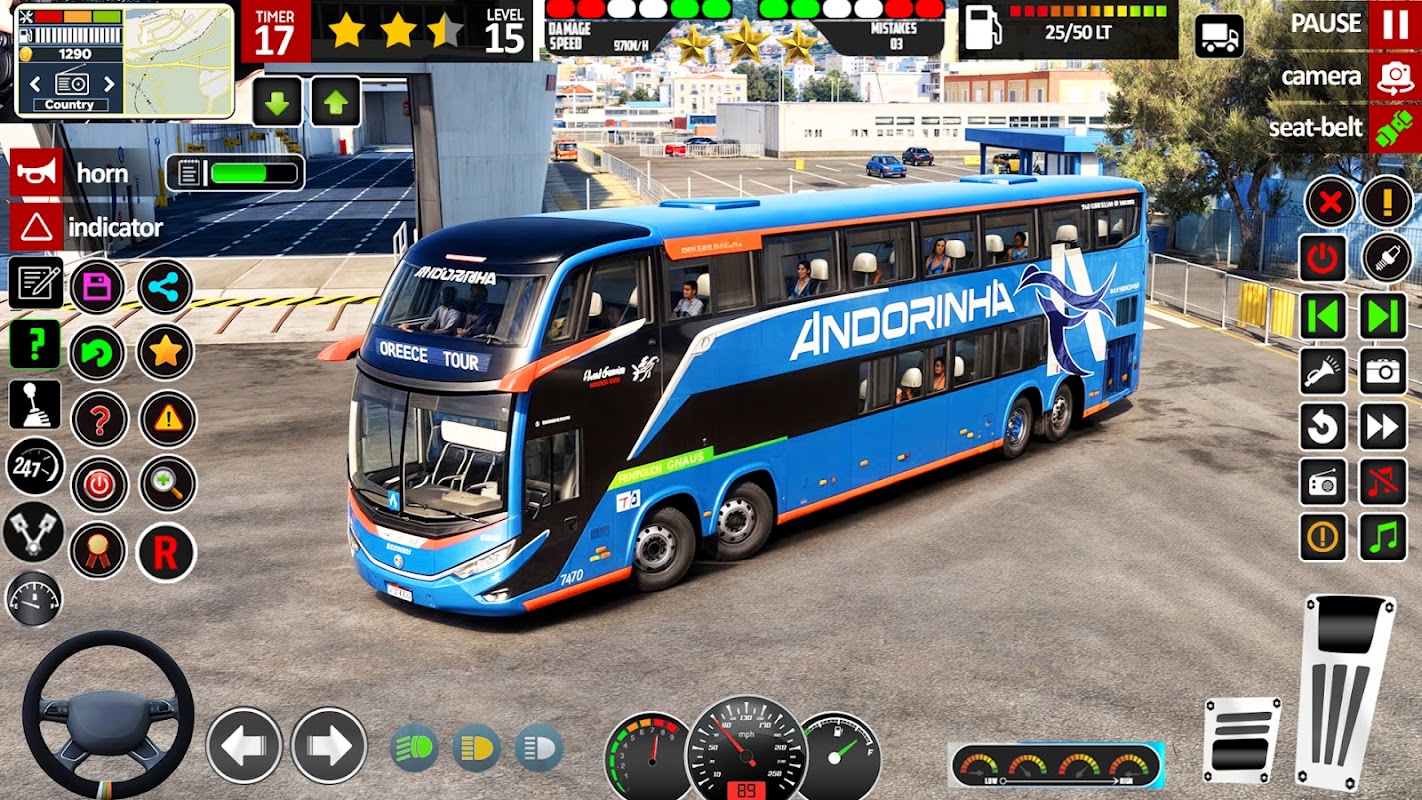Steer right with the right arrow button

point(329,745)
